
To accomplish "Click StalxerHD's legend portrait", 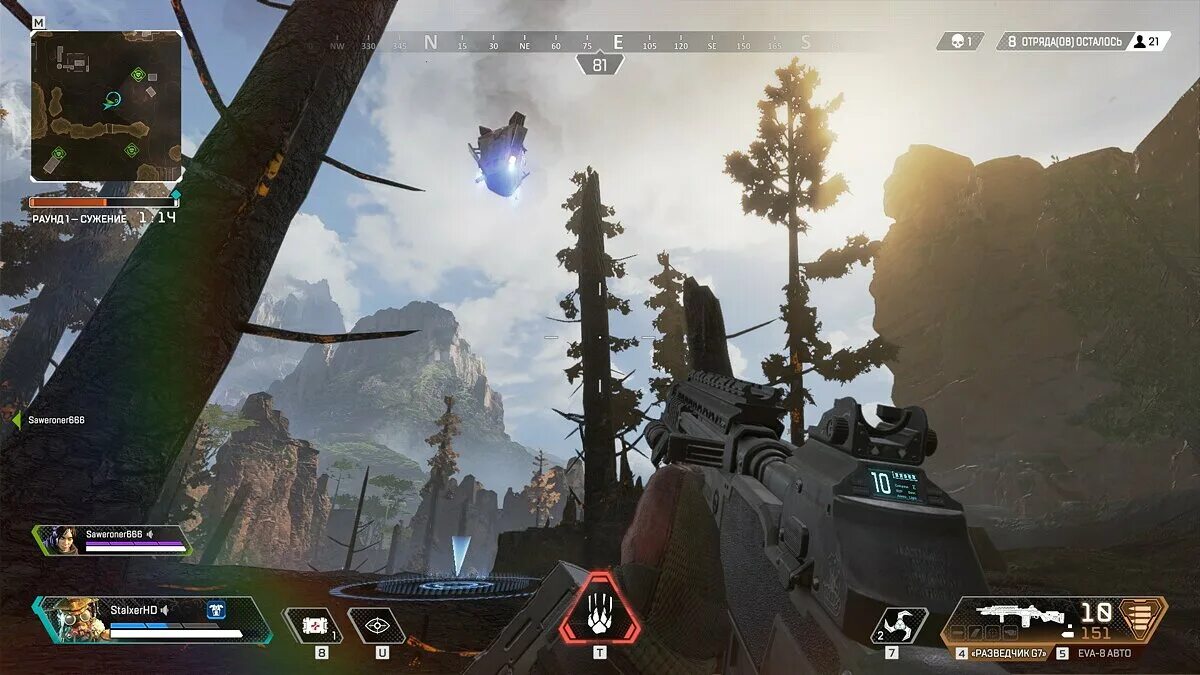I will click(x=72, y=620).
